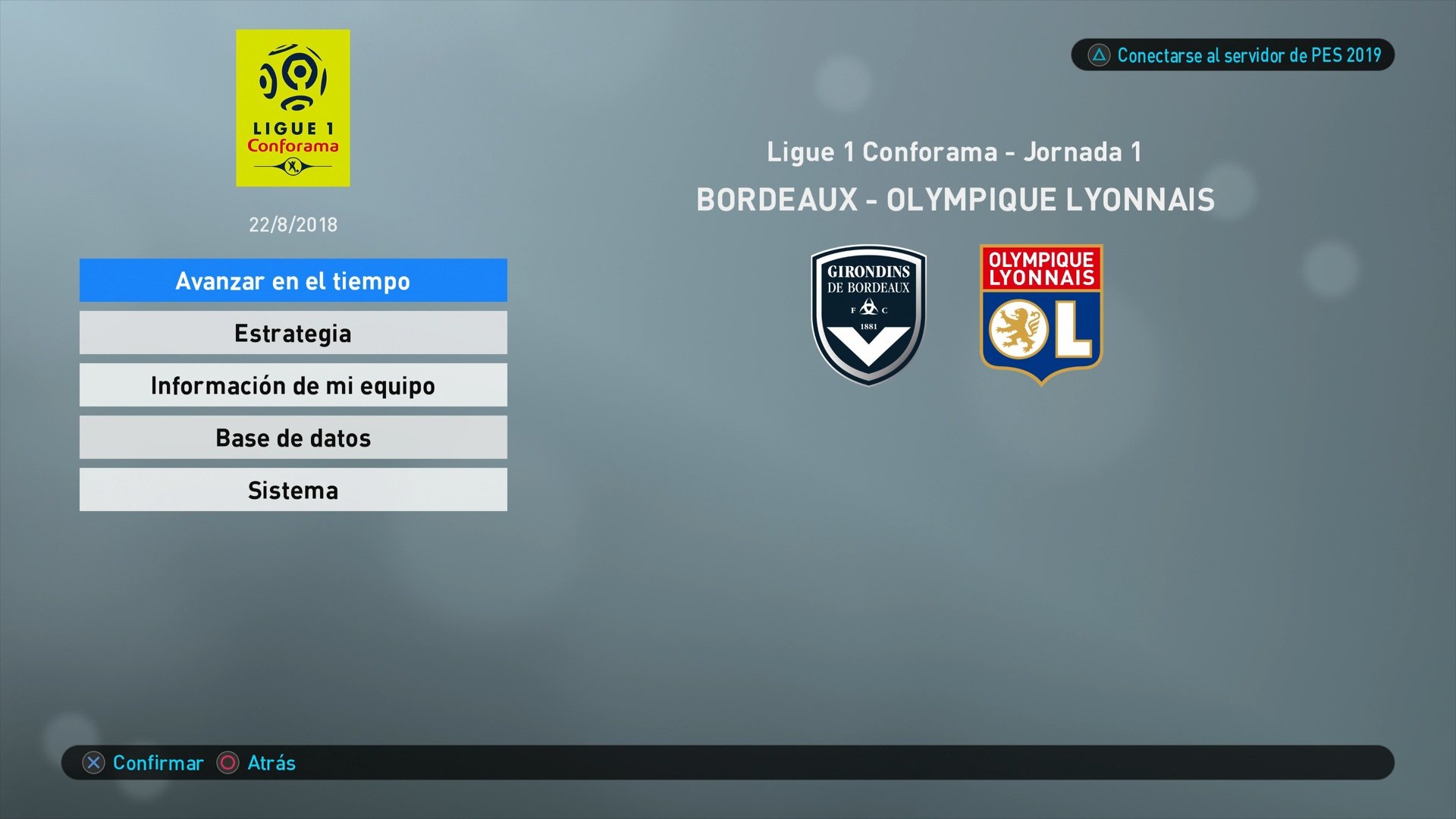Click the 22/8/2018 date display
The height and width of the screenshot is (819, 1456).
pyautogui.click(x=293, y=224)
